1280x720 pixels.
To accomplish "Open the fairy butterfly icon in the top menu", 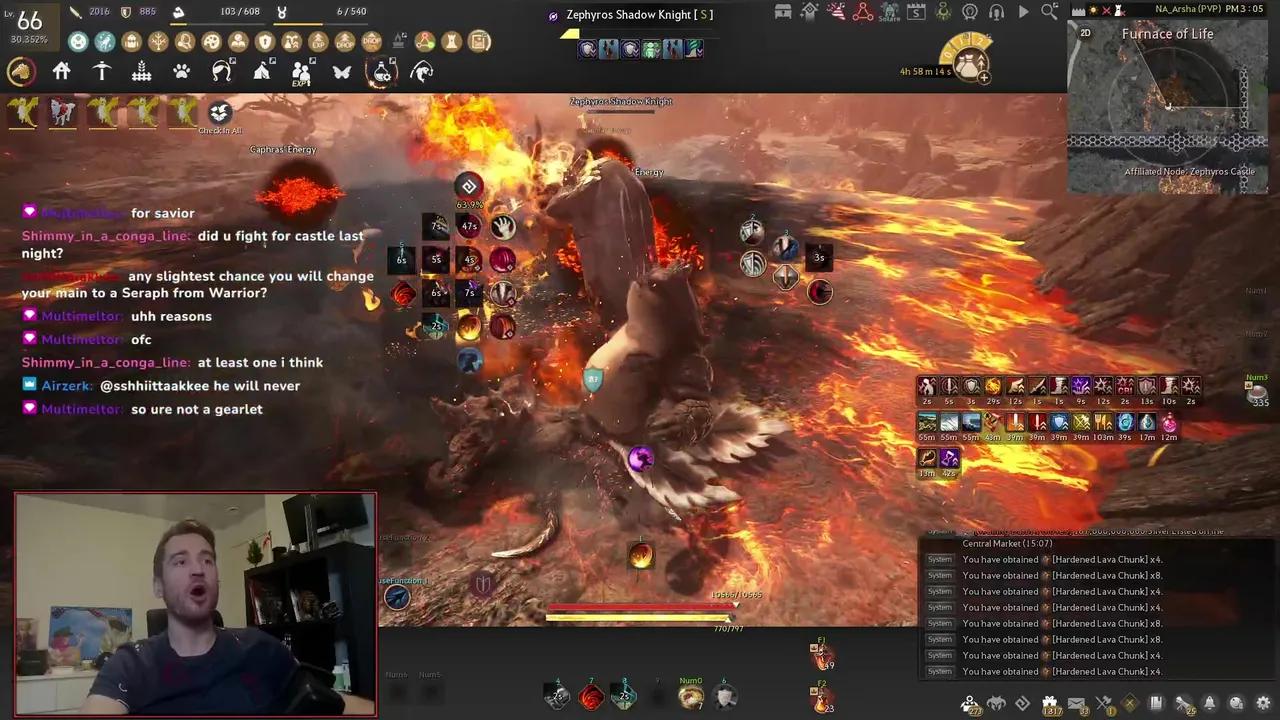I will click(342, 70).
